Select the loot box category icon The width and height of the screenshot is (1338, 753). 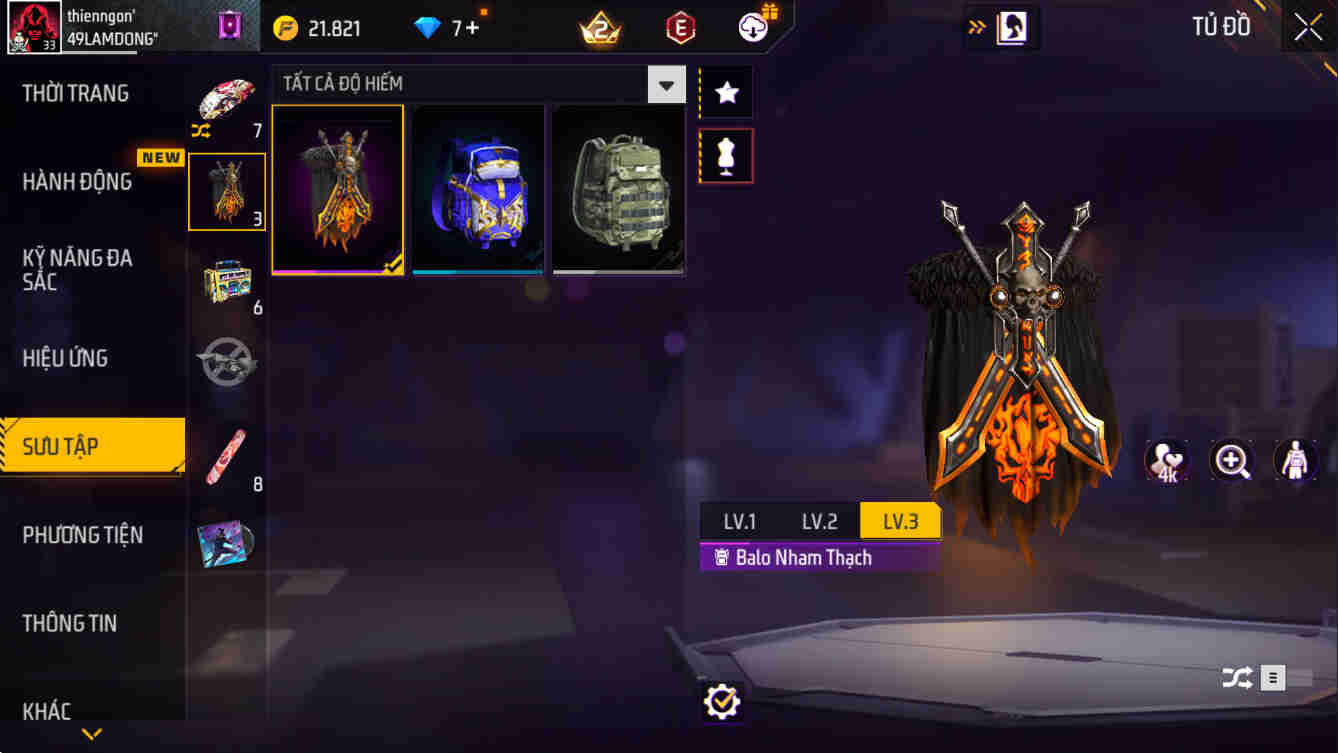tap(227, 280)
